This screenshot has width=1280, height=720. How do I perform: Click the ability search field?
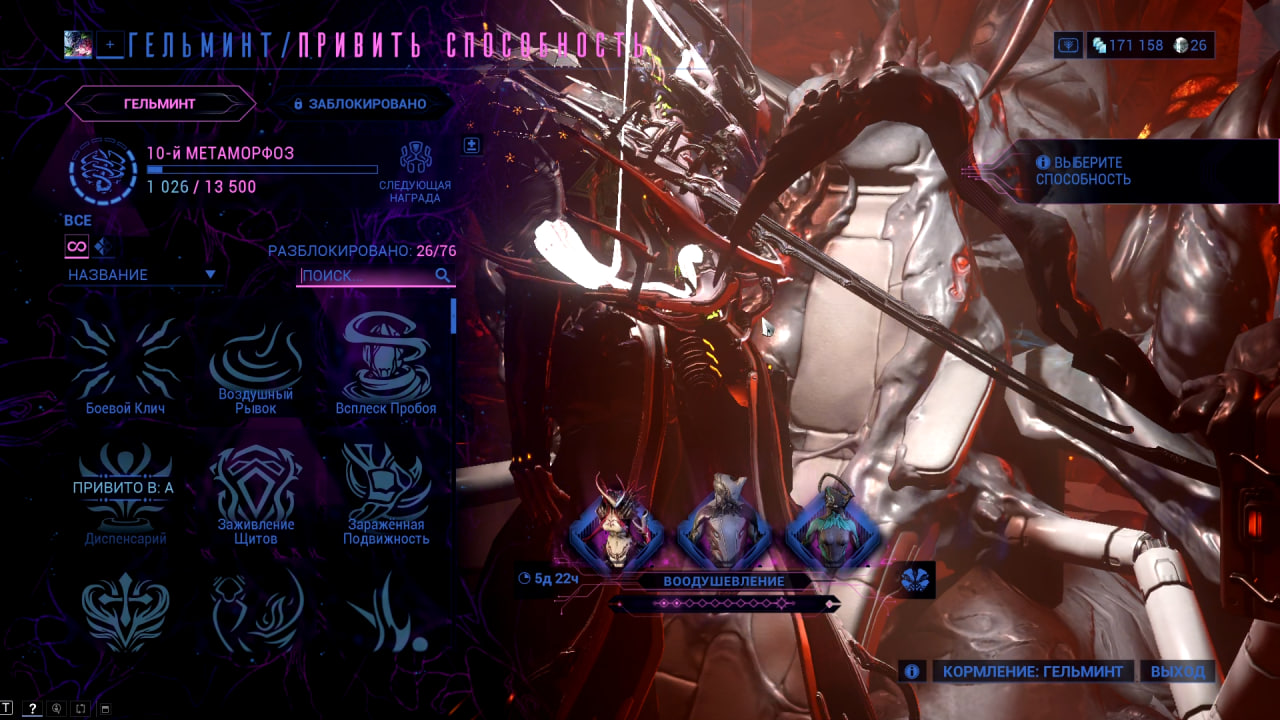tap(366, 275)
